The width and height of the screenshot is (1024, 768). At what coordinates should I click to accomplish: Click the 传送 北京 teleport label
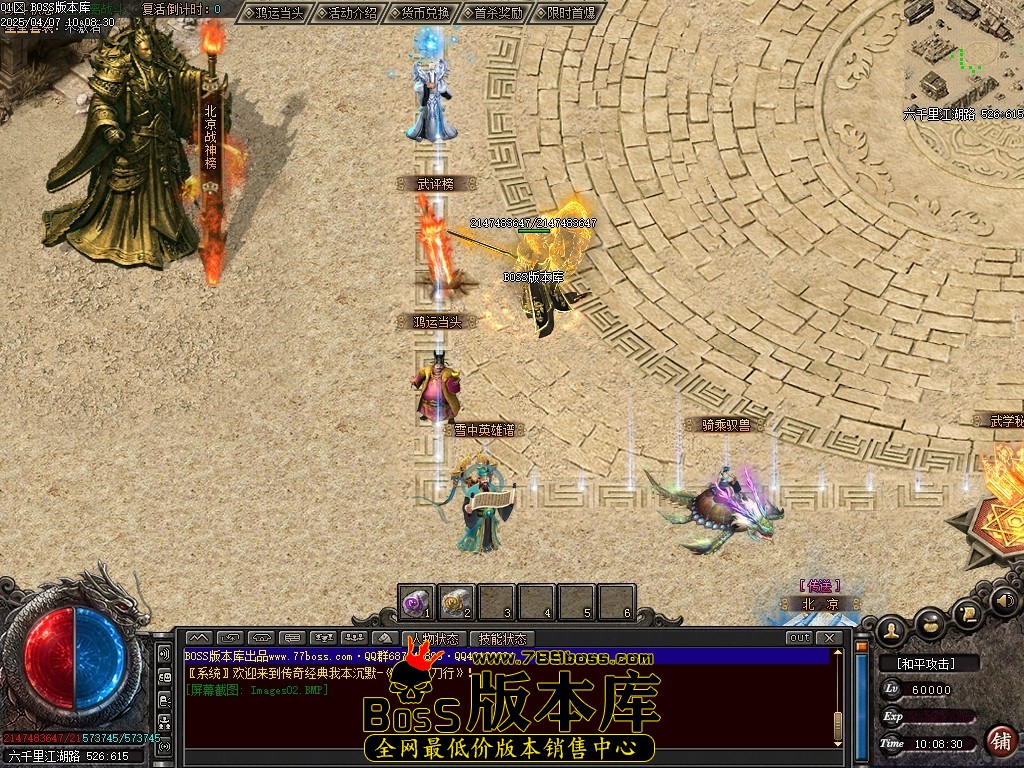click(x=820, y=596)
